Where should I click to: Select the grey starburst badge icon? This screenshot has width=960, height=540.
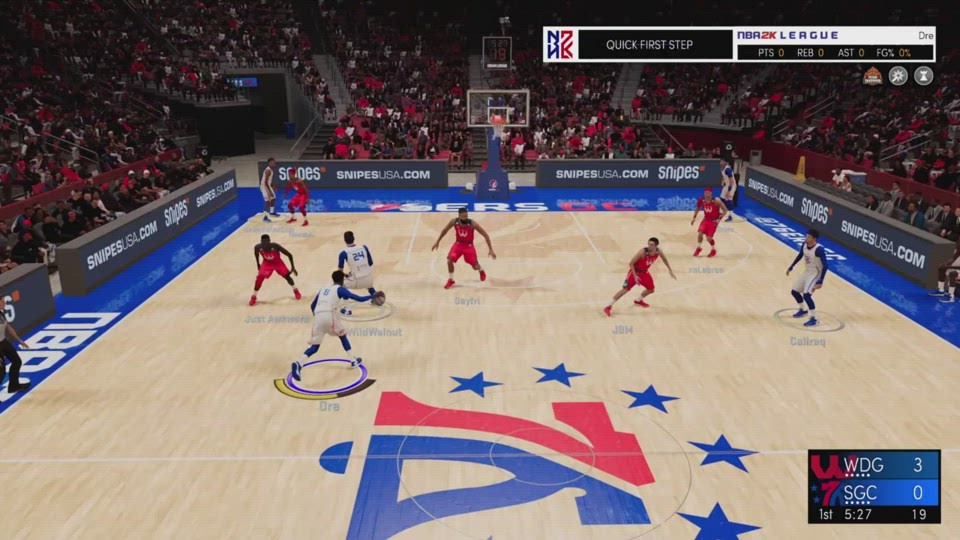tap(898, 76)
